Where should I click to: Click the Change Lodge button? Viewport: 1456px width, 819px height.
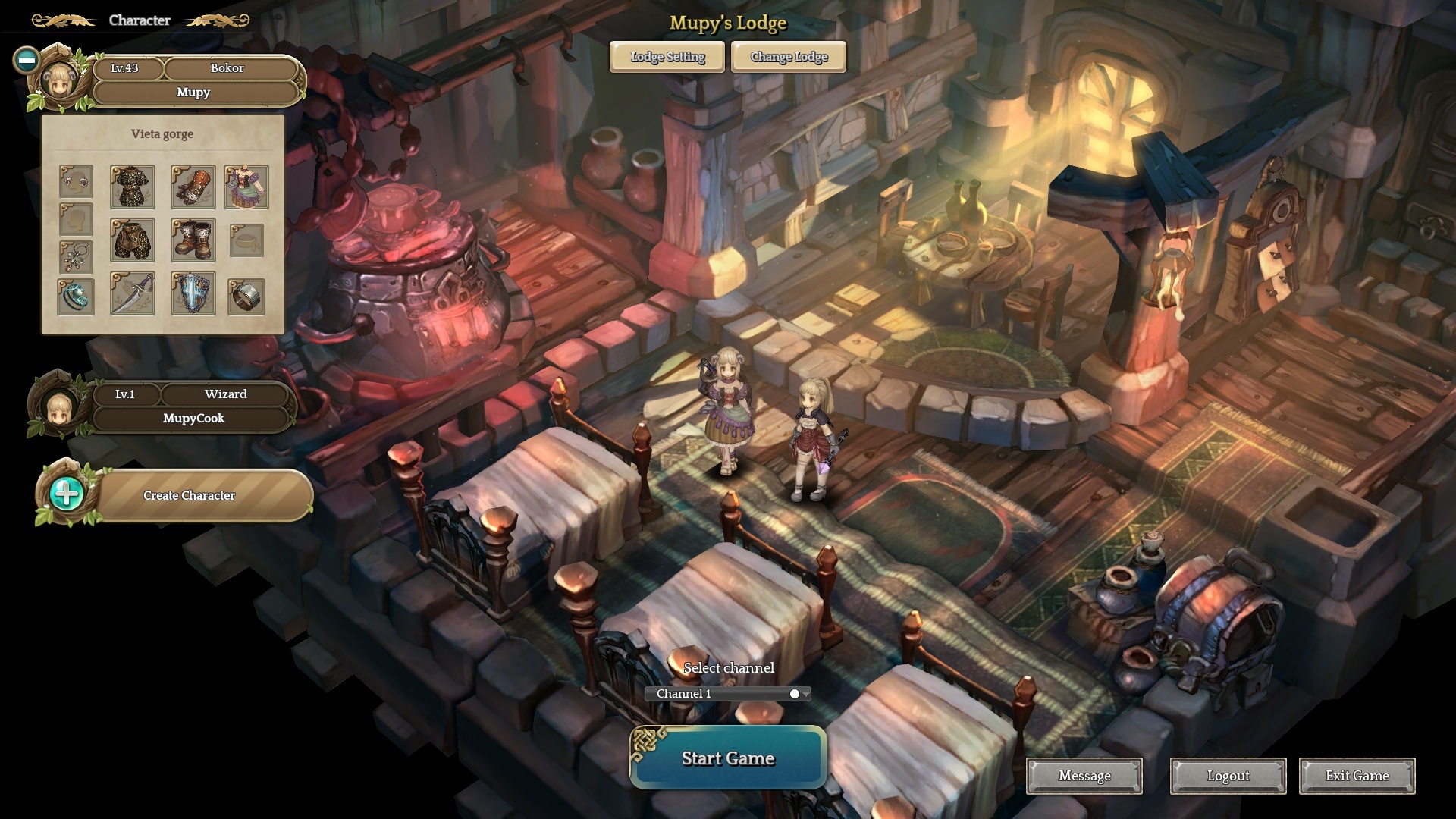click(789, 57)
